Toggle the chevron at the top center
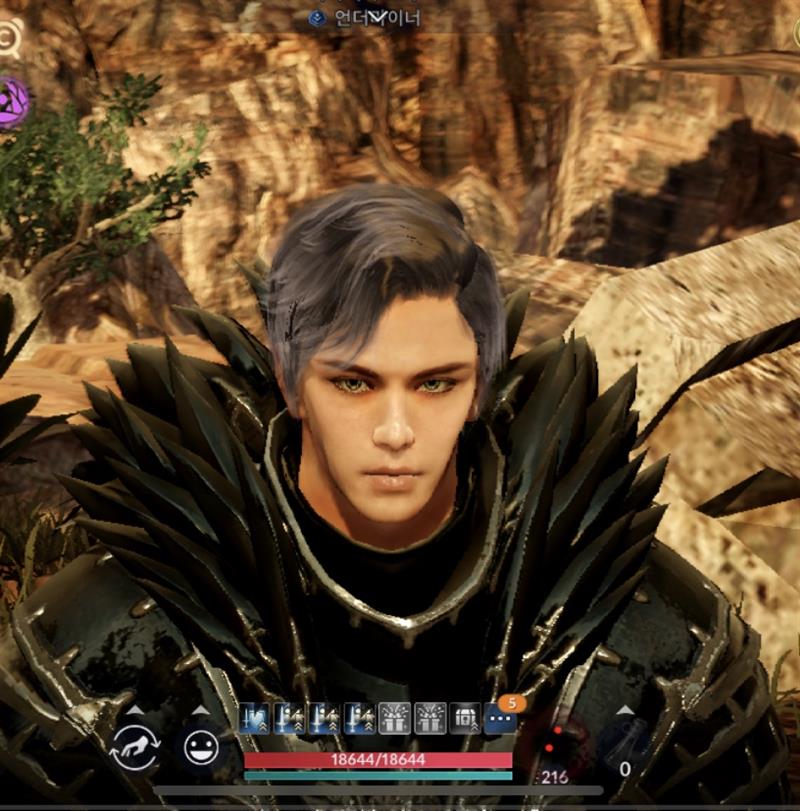The image size is (800, 811). pos(378,14)
